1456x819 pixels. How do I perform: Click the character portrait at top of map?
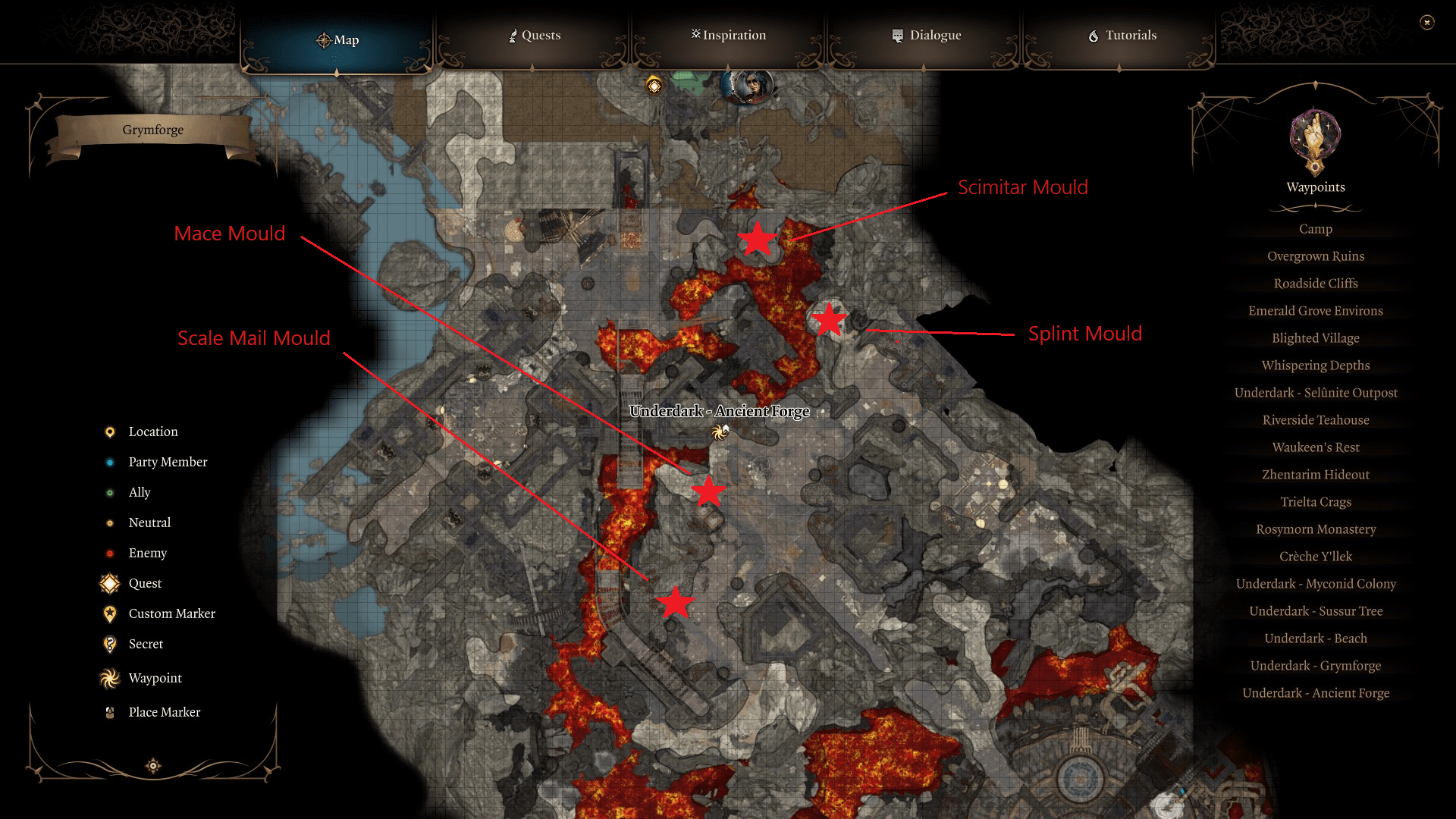pyautogui.click(x=747, y=86)
